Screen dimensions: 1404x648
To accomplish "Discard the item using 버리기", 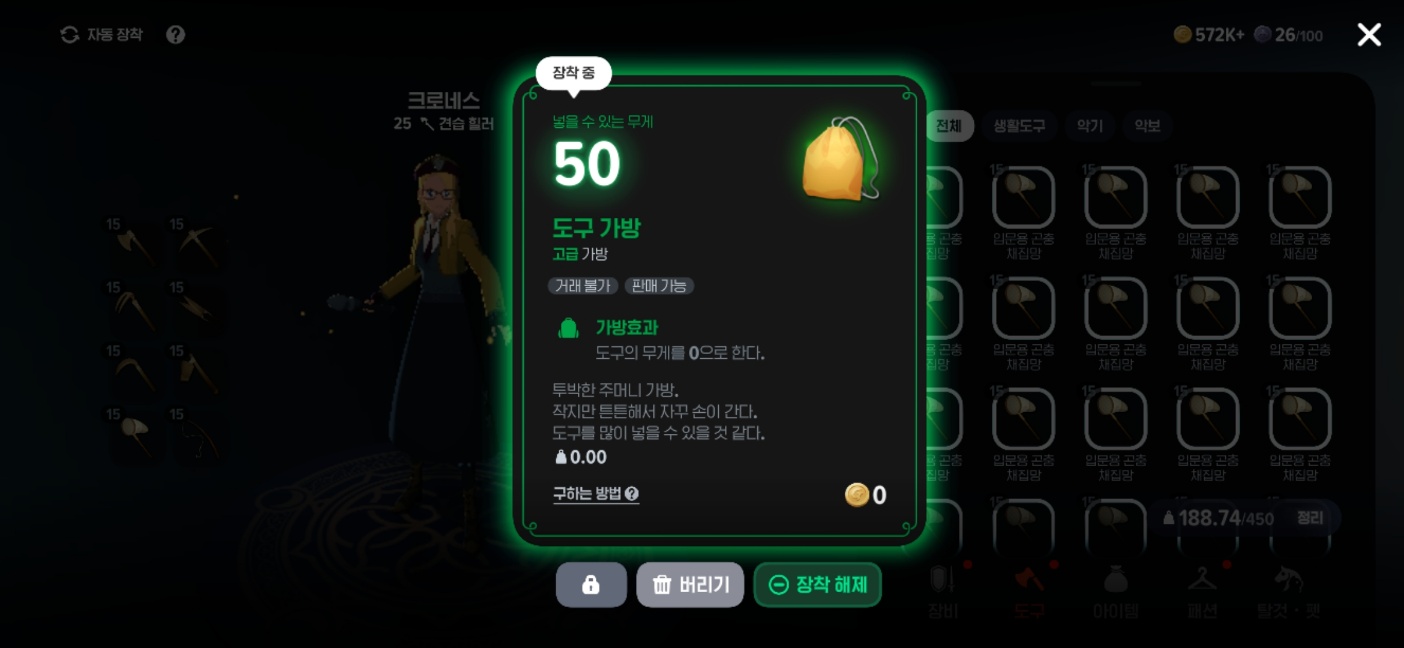I will (690, 585).
